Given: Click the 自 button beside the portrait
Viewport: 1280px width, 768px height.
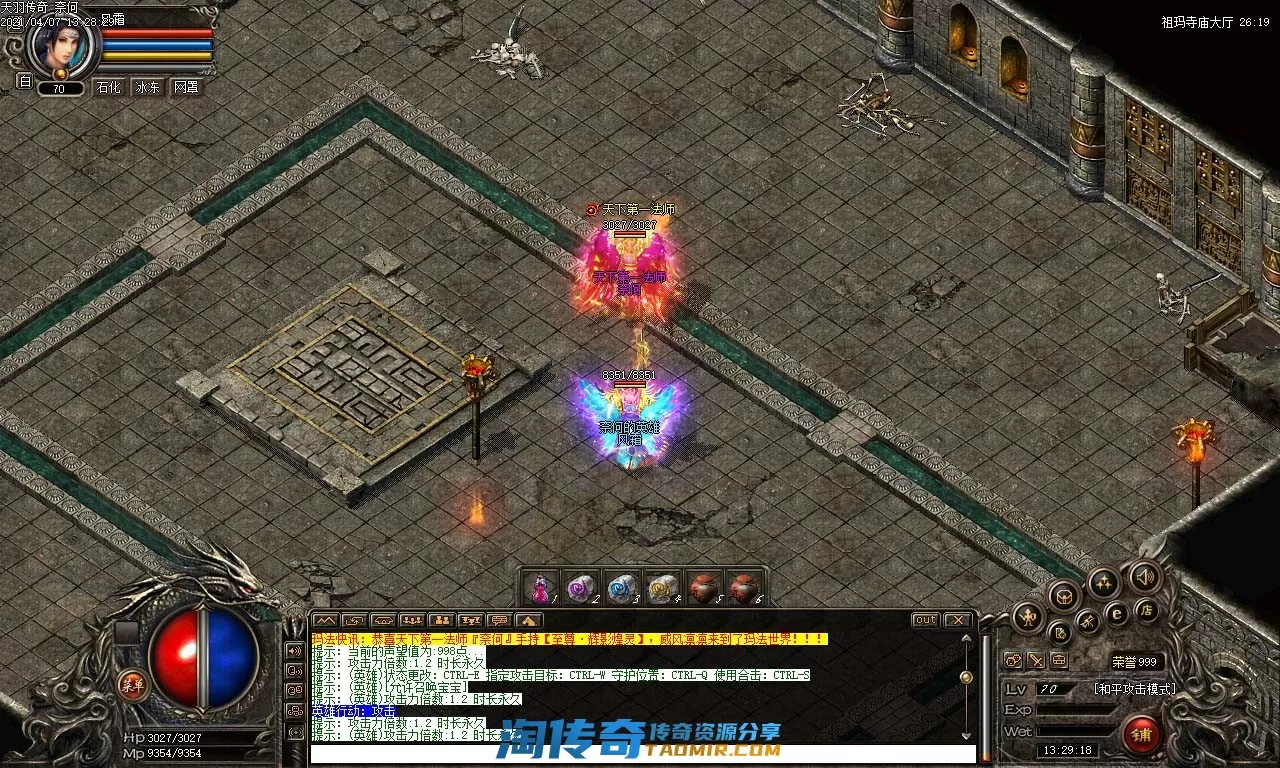Looking at the screenshot, I should (x=25, y=81).
